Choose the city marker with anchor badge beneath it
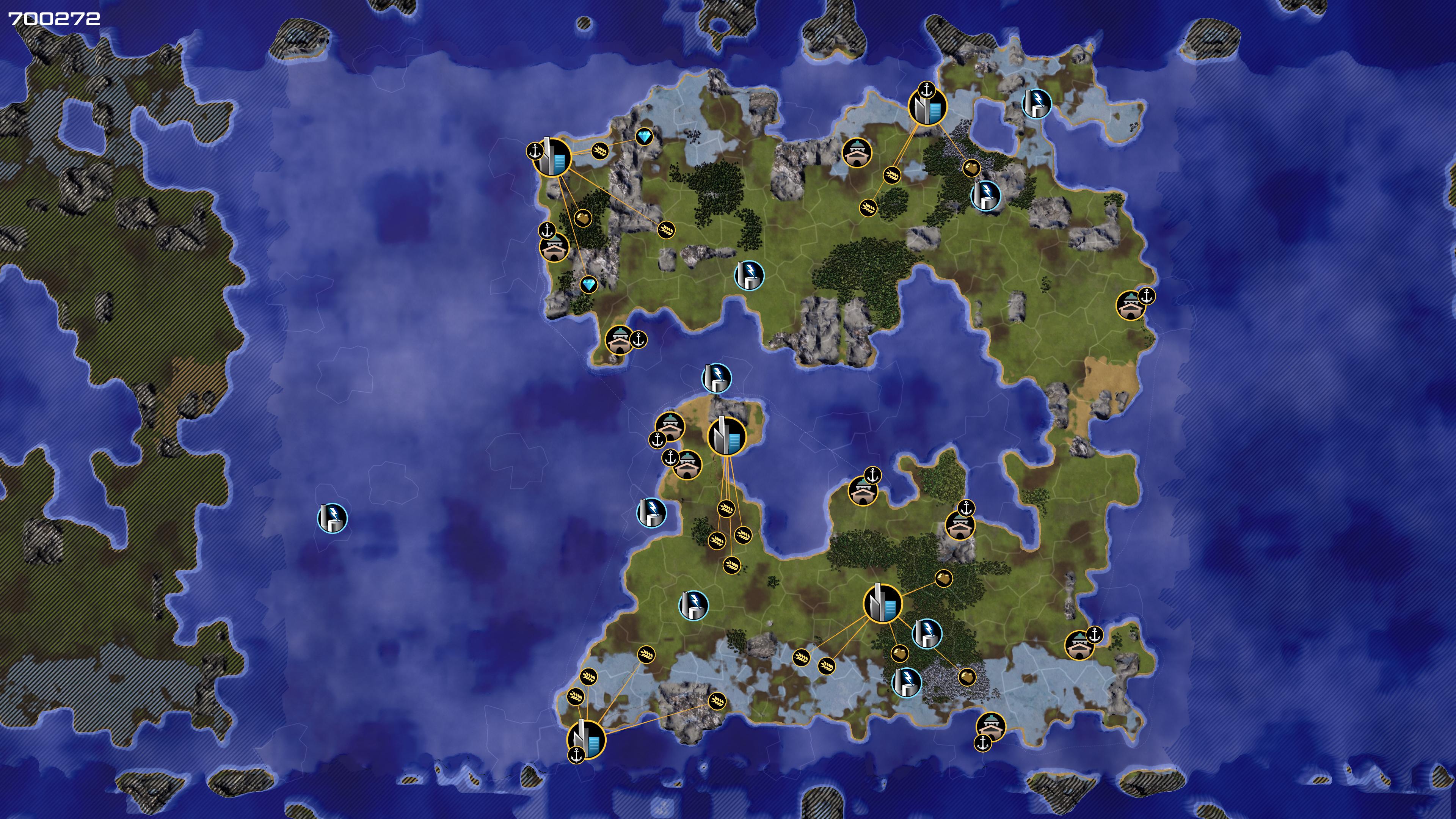Image resolution: width=1456 pixels, height=819 pixels. [x=586, y=738]
